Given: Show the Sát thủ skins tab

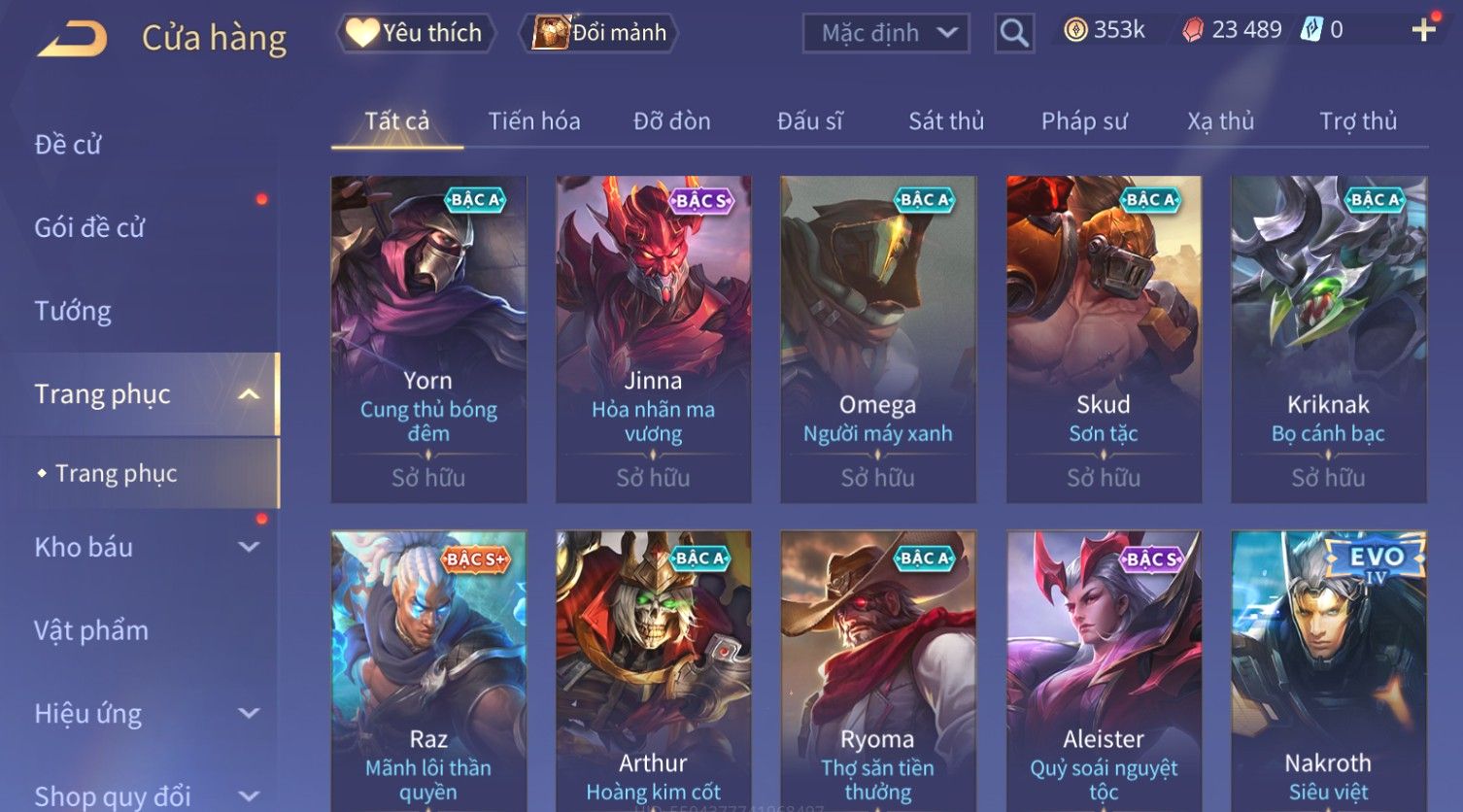Looking at the screenshot, I should click(945, 121).
